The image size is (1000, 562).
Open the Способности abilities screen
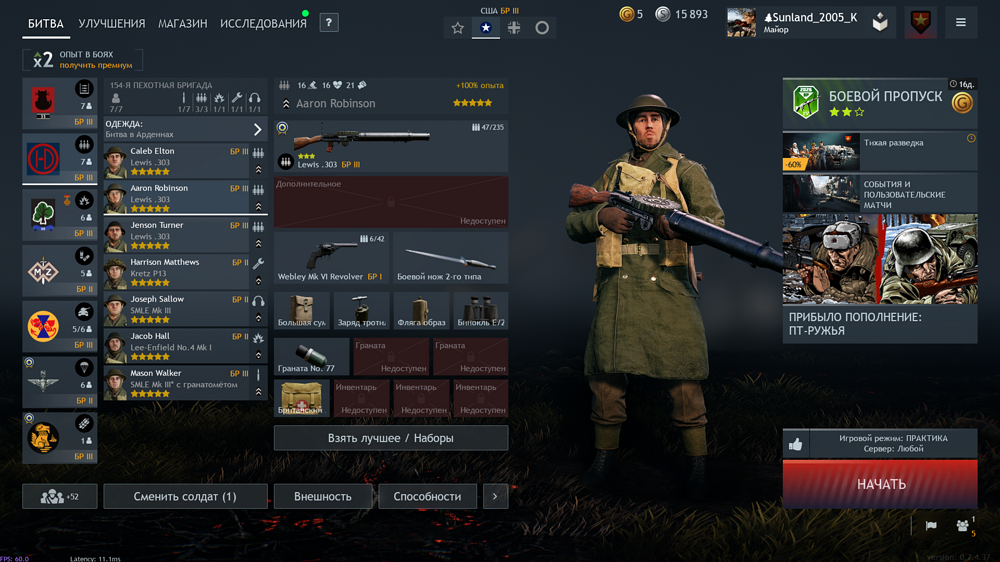(x=427, y=496)
